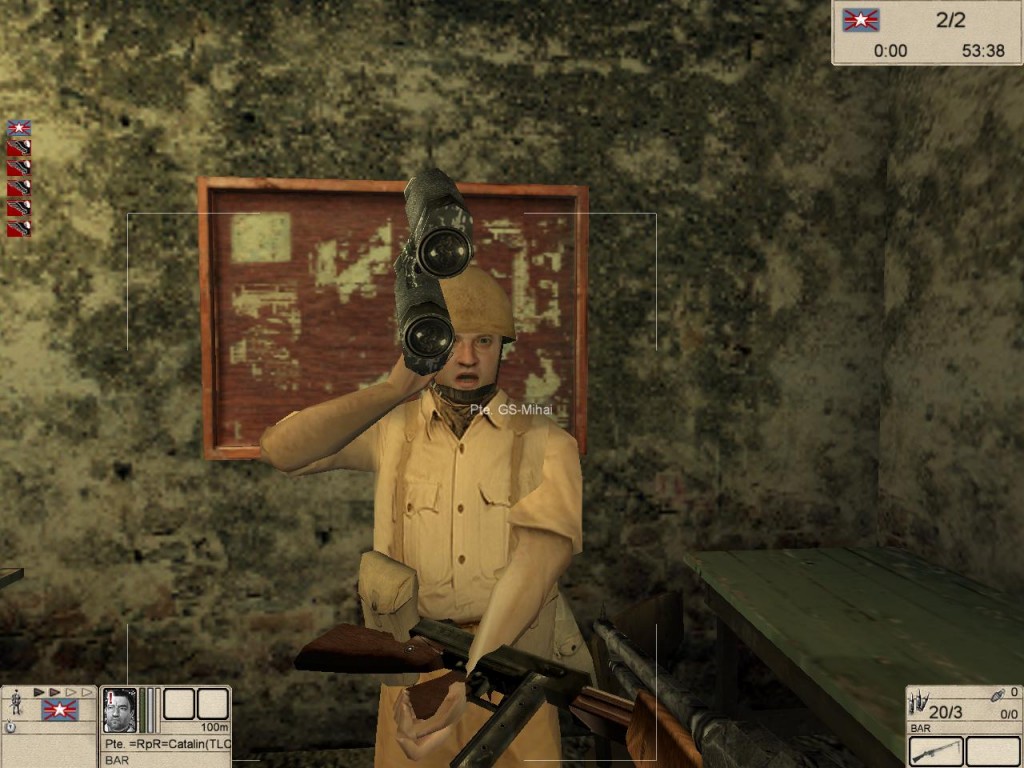Click the blue star flag atop the left flag column
This screenshot has height=768, width=1024.
point(19,128)
